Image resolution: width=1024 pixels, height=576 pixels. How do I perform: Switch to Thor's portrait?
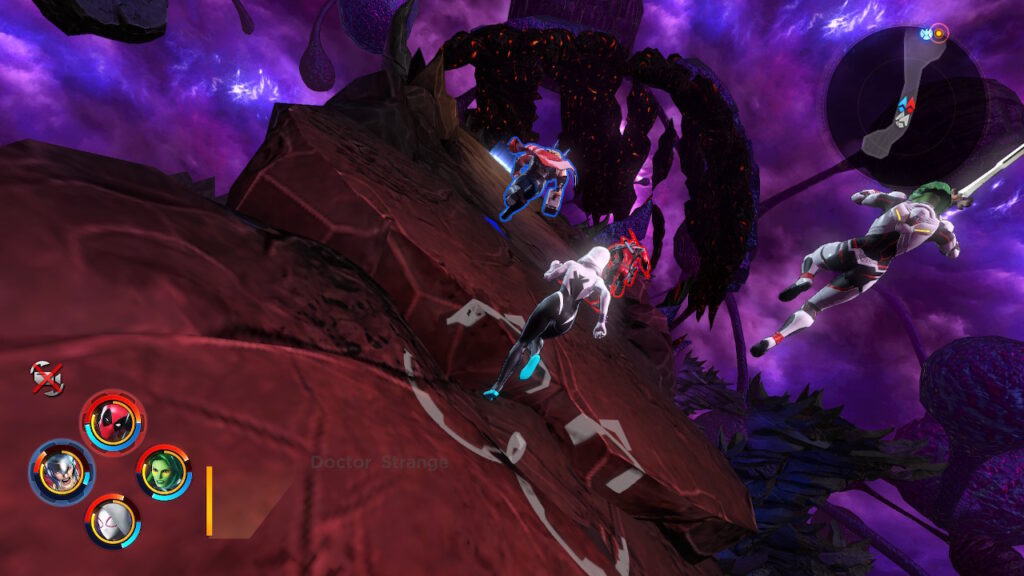[61, 471]
